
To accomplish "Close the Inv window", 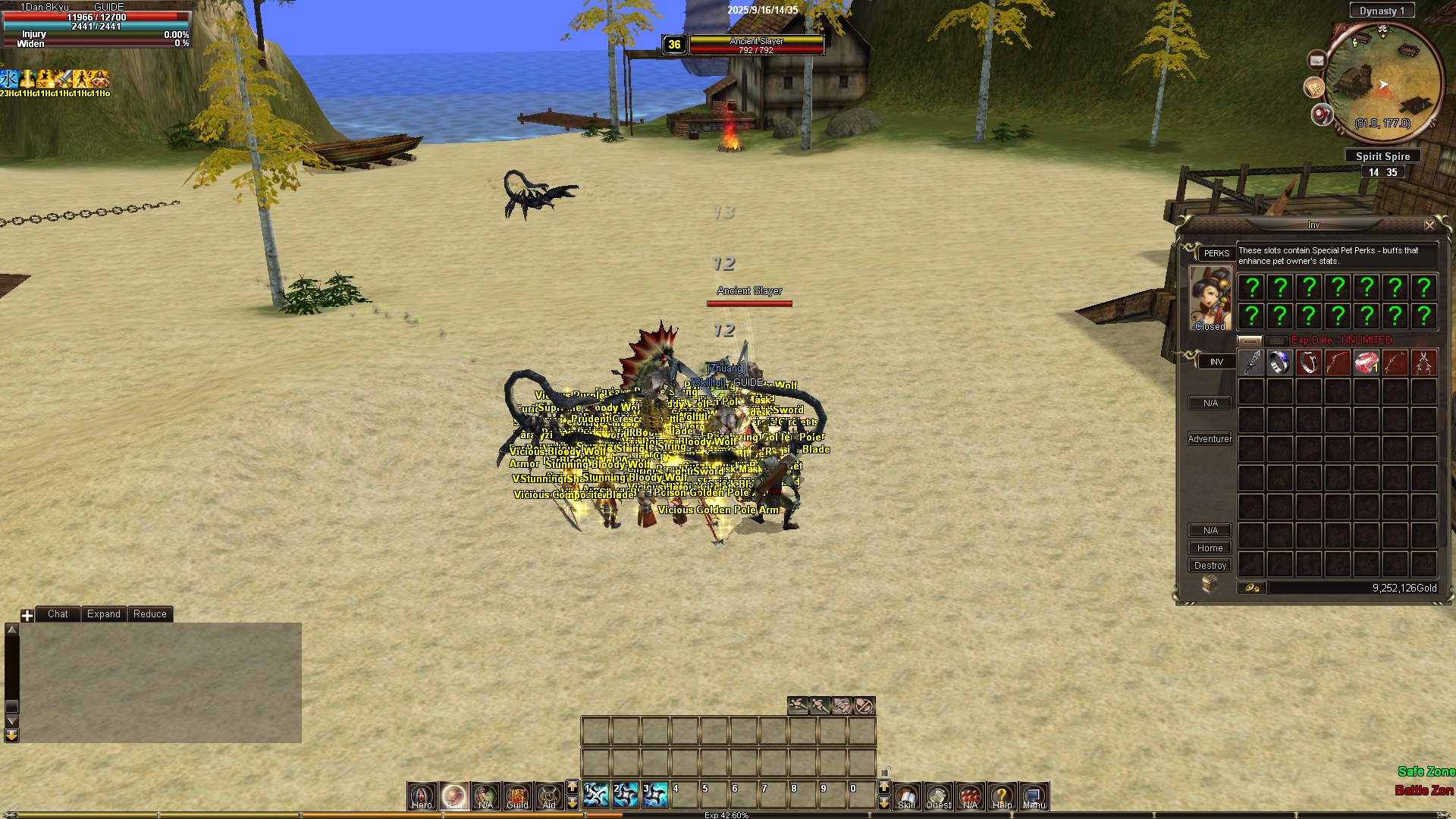I will coord(1429,225).
